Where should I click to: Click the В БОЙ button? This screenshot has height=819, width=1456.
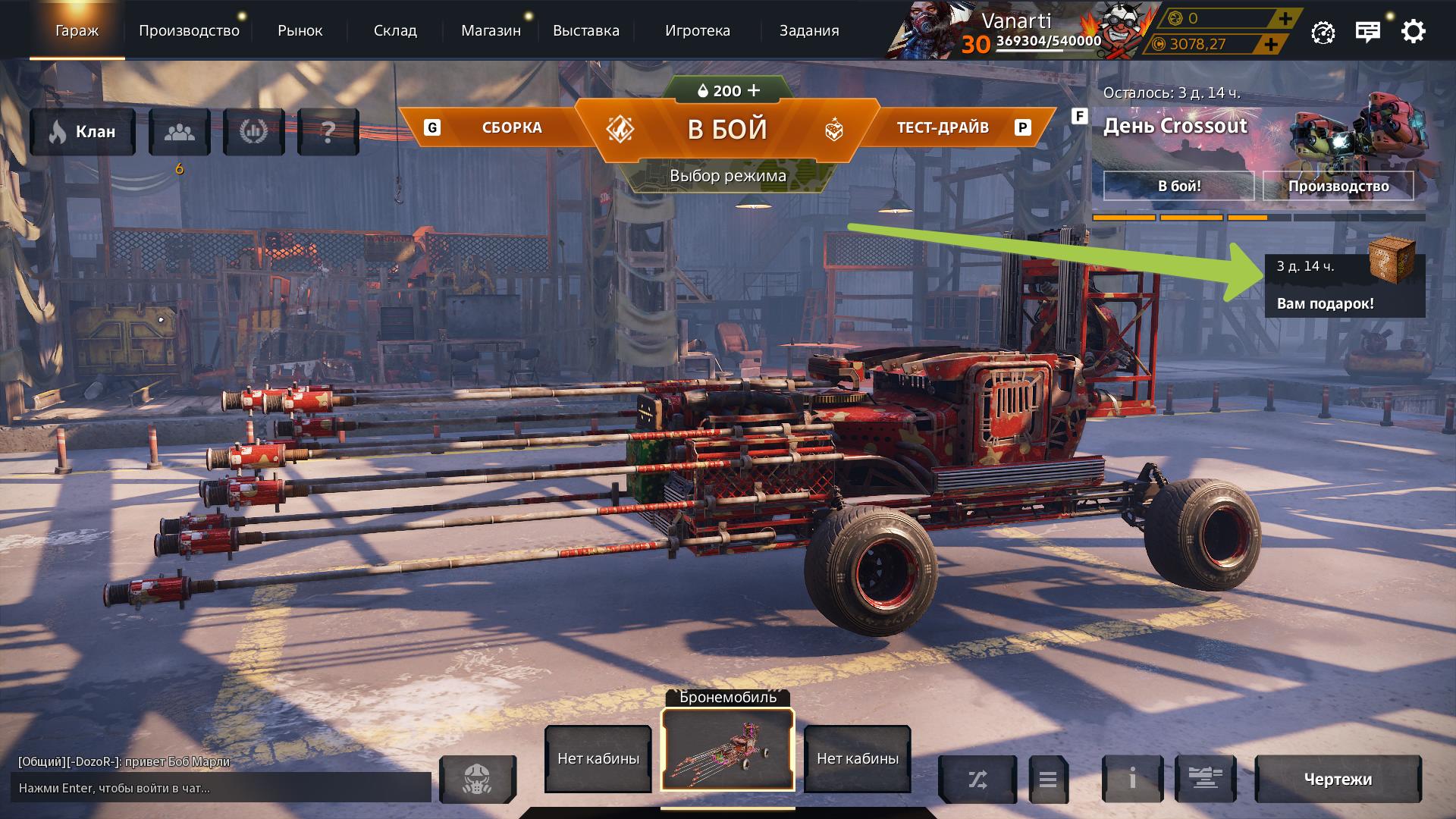pyautogui.click(x=726, y=127)
